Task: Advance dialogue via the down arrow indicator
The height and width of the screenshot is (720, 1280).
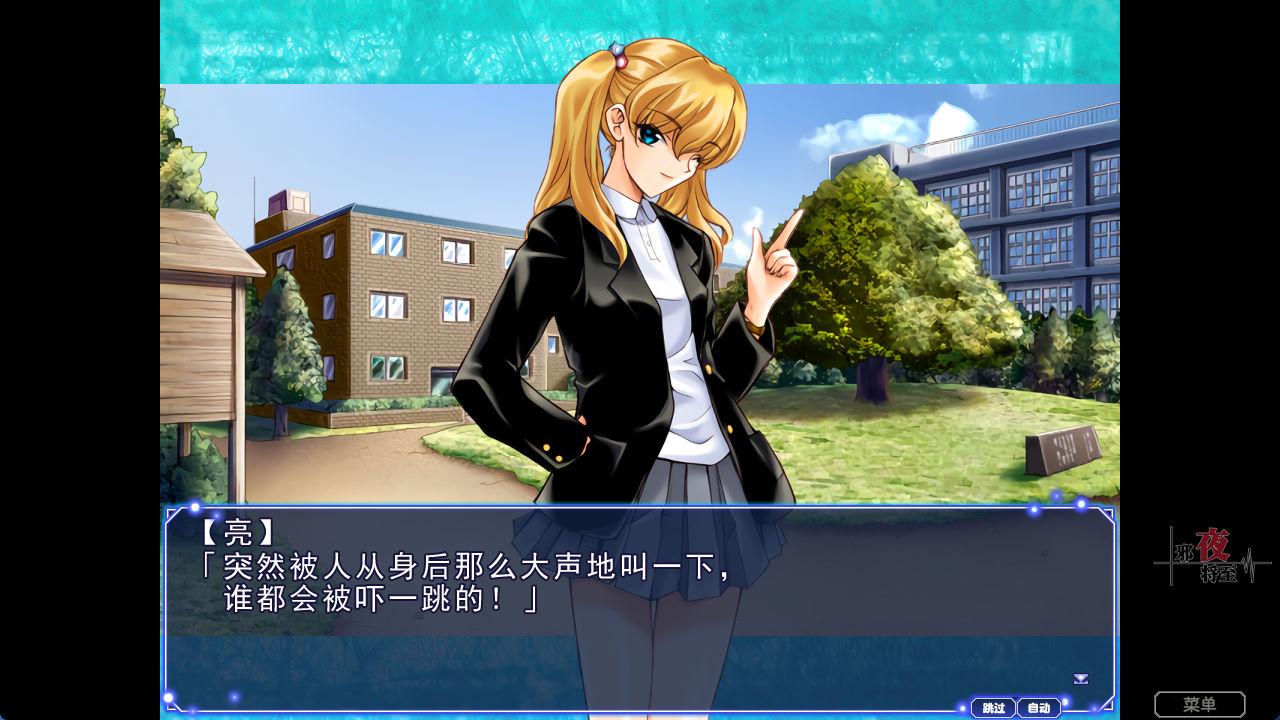Action: tap(1080, 679)
